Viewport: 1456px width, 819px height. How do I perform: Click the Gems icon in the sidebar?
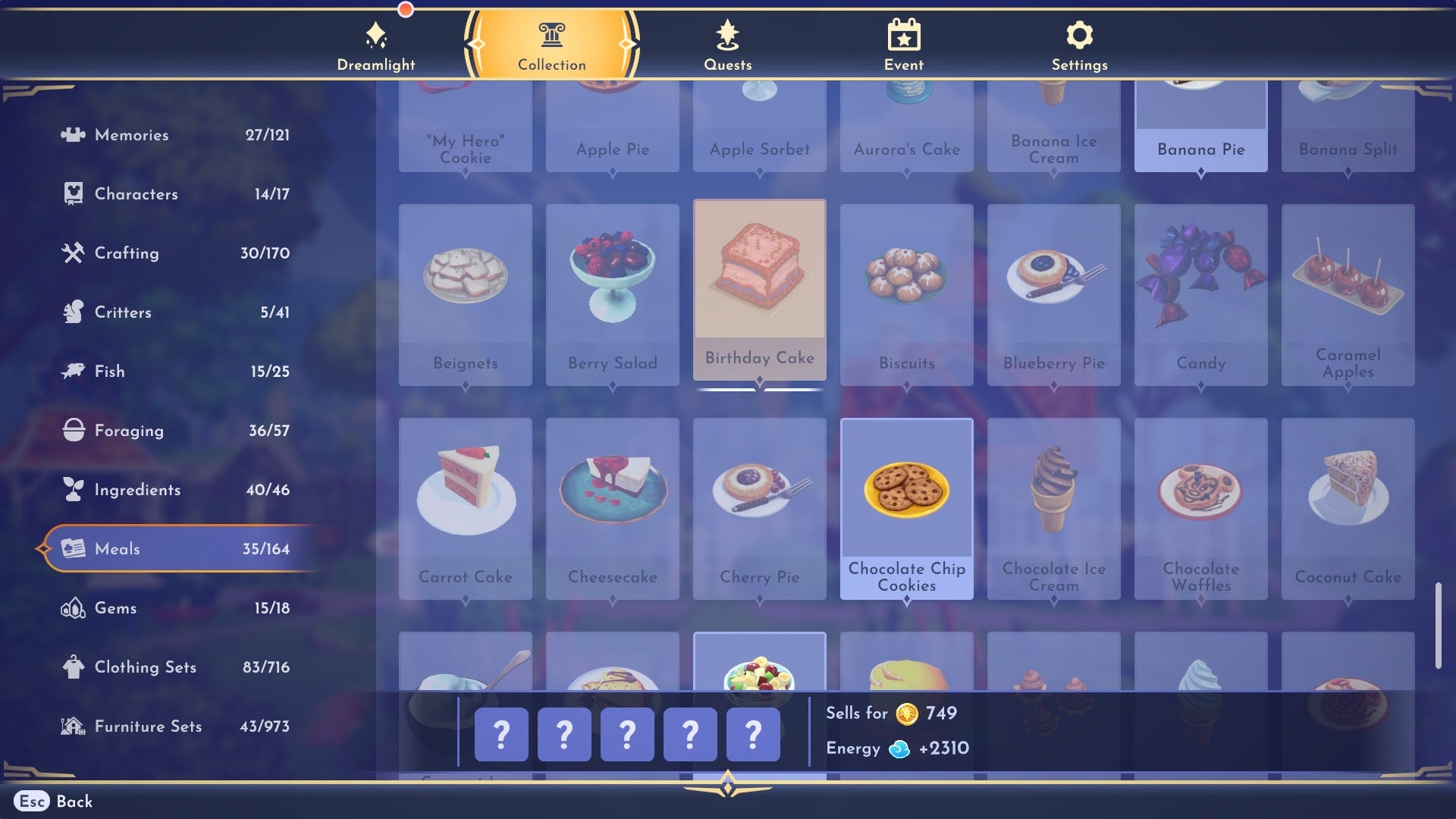72,607
